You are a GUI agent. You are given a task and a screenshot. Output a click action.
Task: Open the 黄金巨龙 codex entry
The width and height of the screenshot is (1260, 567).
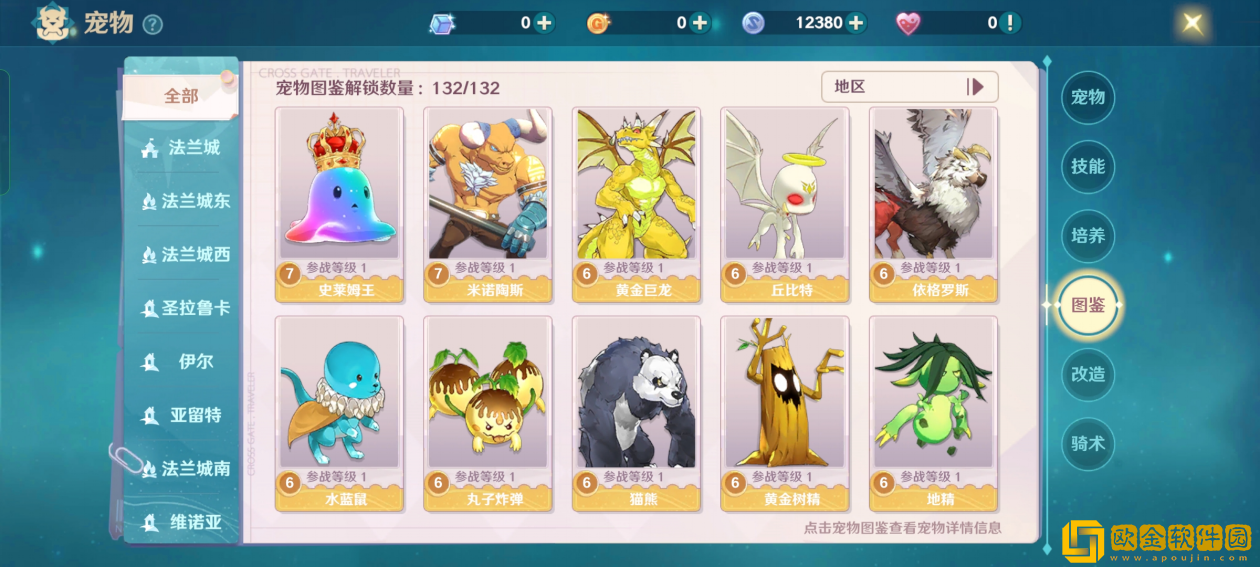635,204
